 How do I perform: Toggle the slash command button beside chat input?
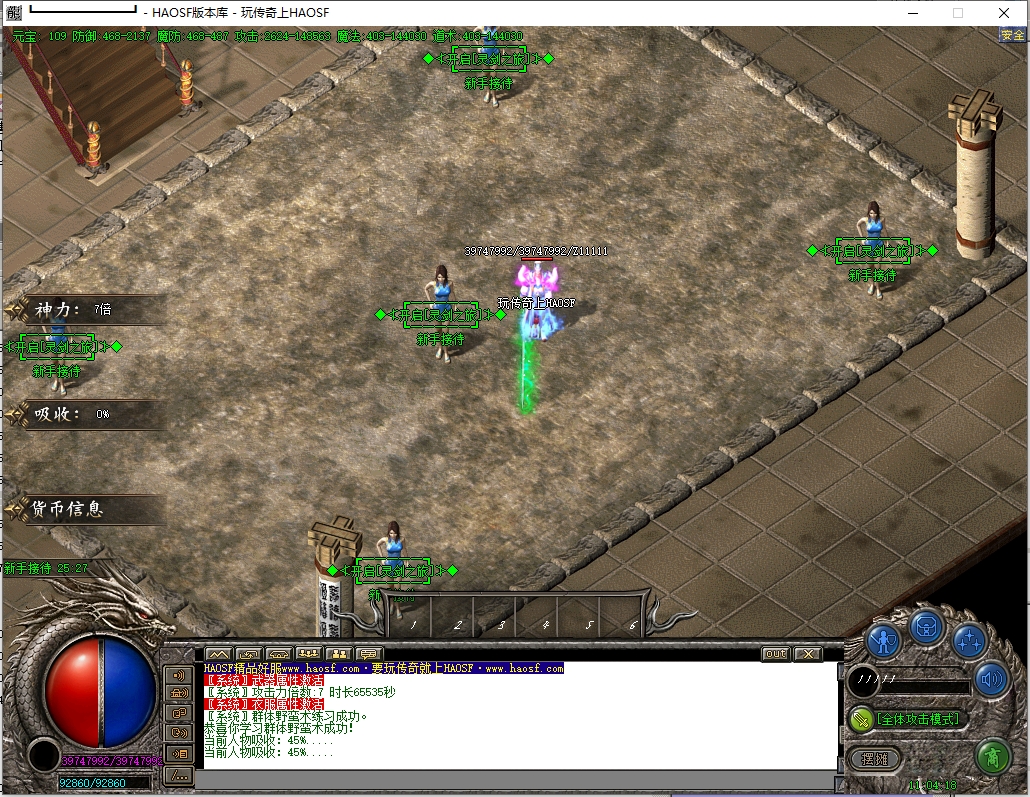179,774
